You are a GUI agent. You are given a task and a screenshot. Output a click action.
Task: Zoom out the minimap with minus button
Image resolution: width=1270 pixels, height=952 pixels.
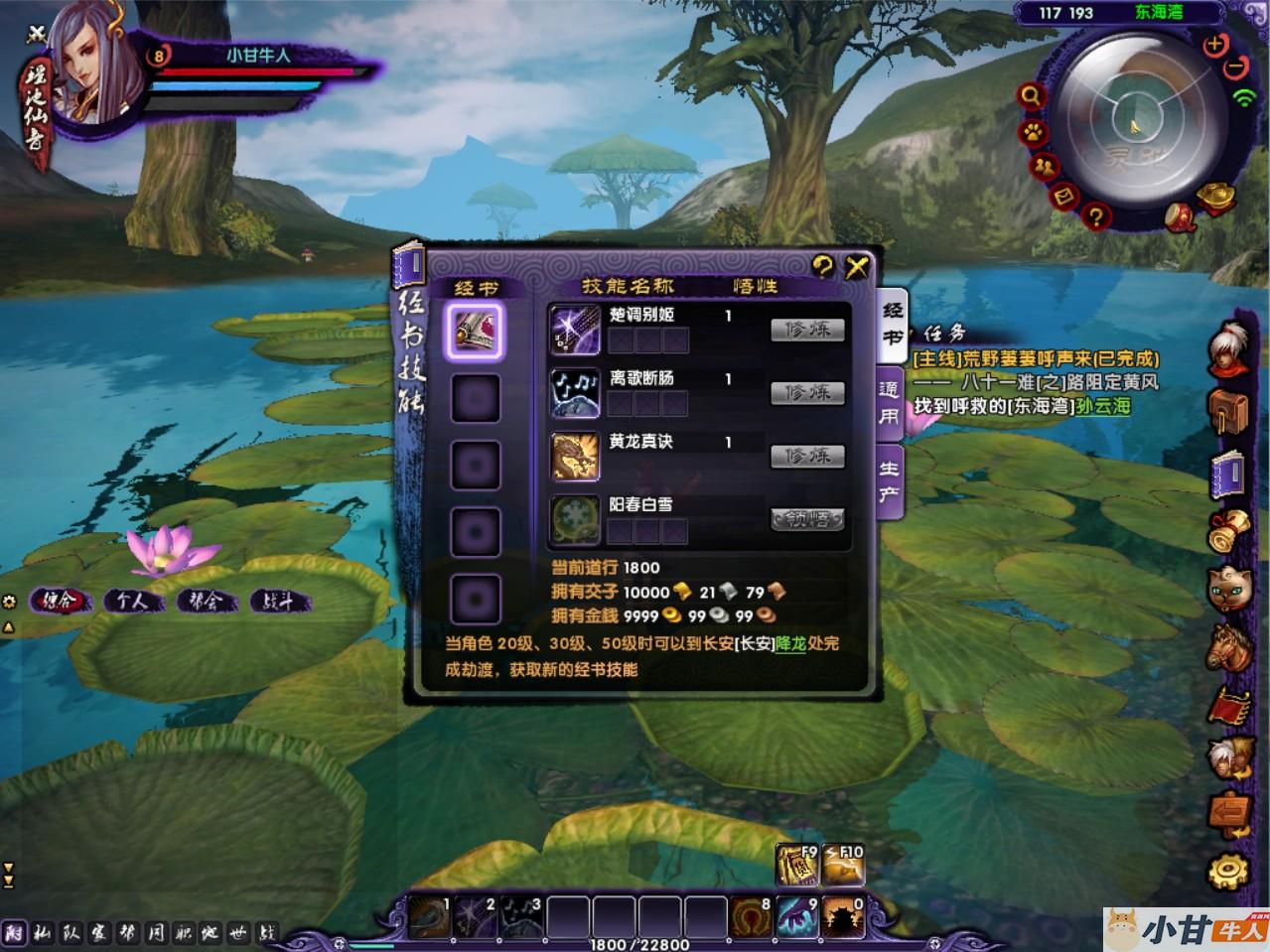click(1235, 68)
